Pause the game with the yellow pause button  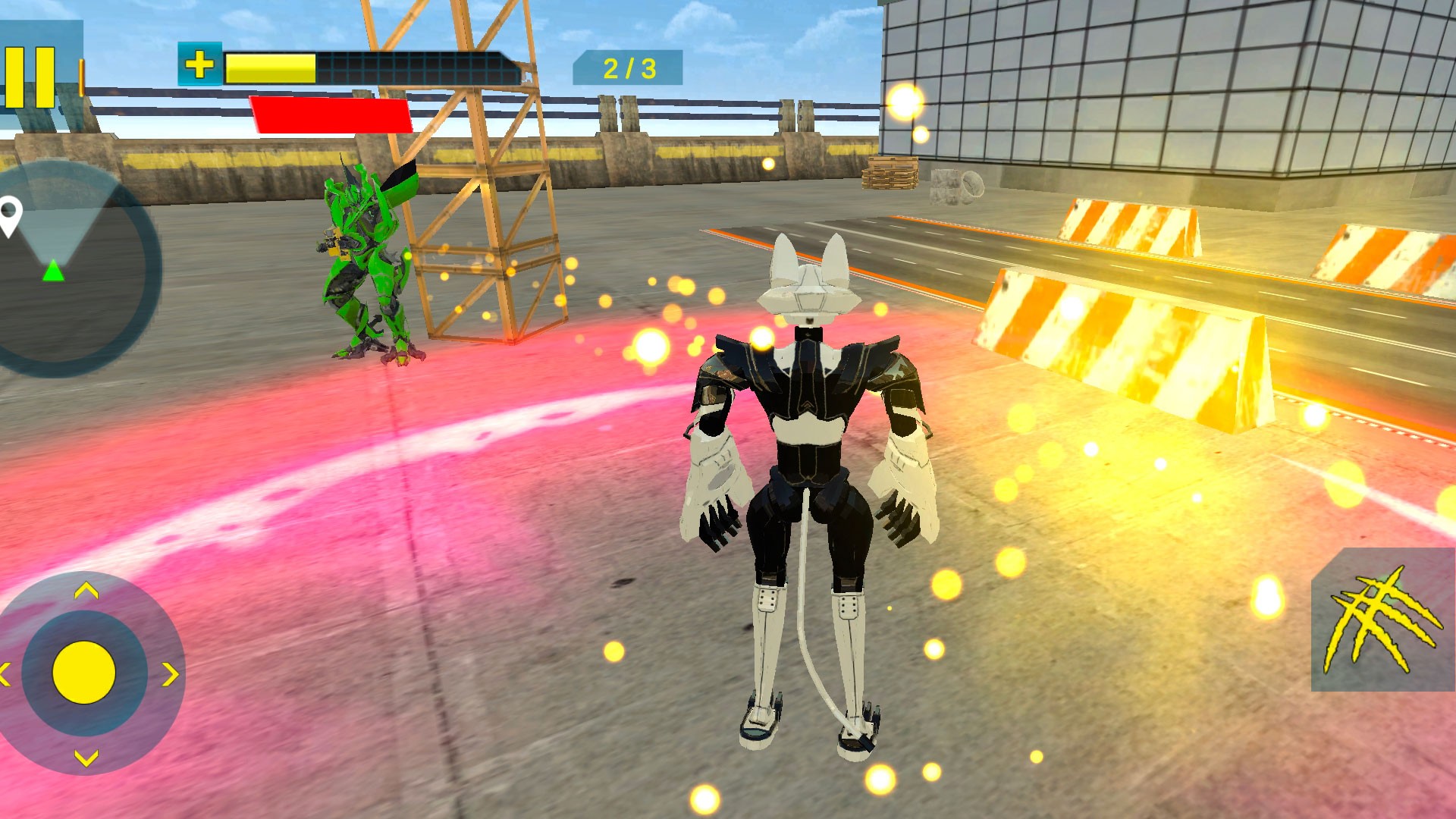point(30,76)
